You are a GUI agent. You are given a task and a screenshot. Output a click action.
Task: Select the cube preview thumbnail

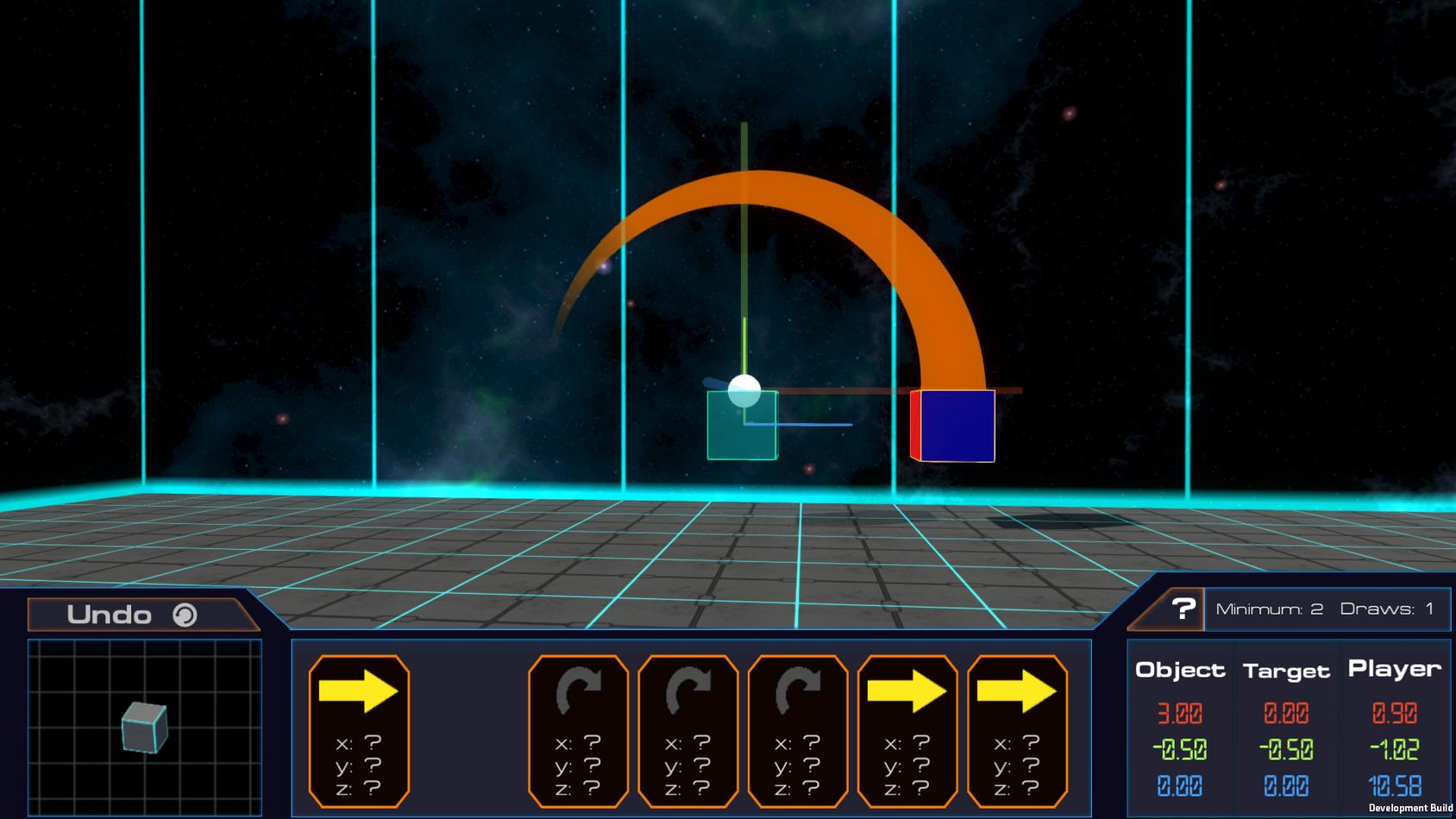pyautogui.click(x=144, y=728)
